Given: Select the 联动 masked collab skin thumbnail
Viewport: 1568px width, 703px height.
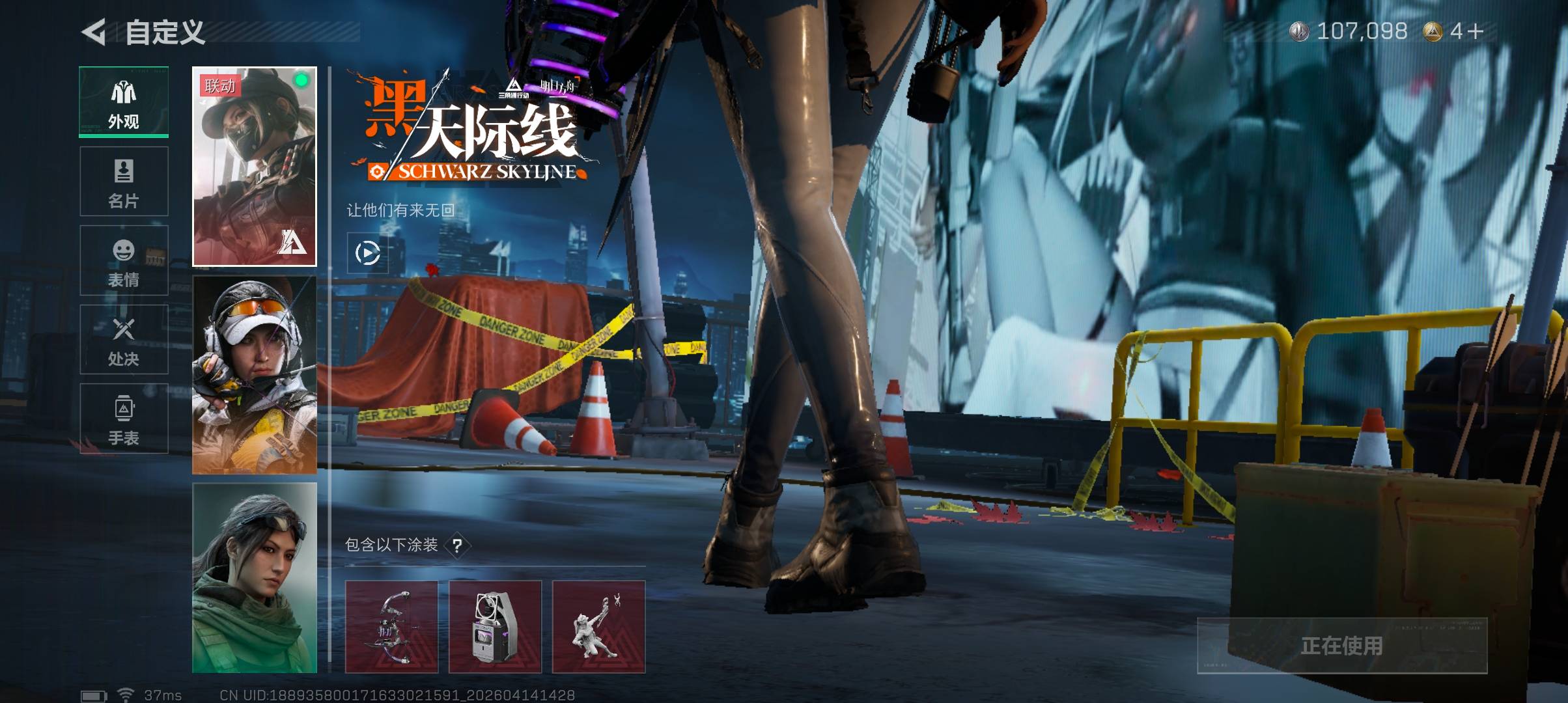Looking at the screenshot, I should pyautogui.click(x=255, y=167).
